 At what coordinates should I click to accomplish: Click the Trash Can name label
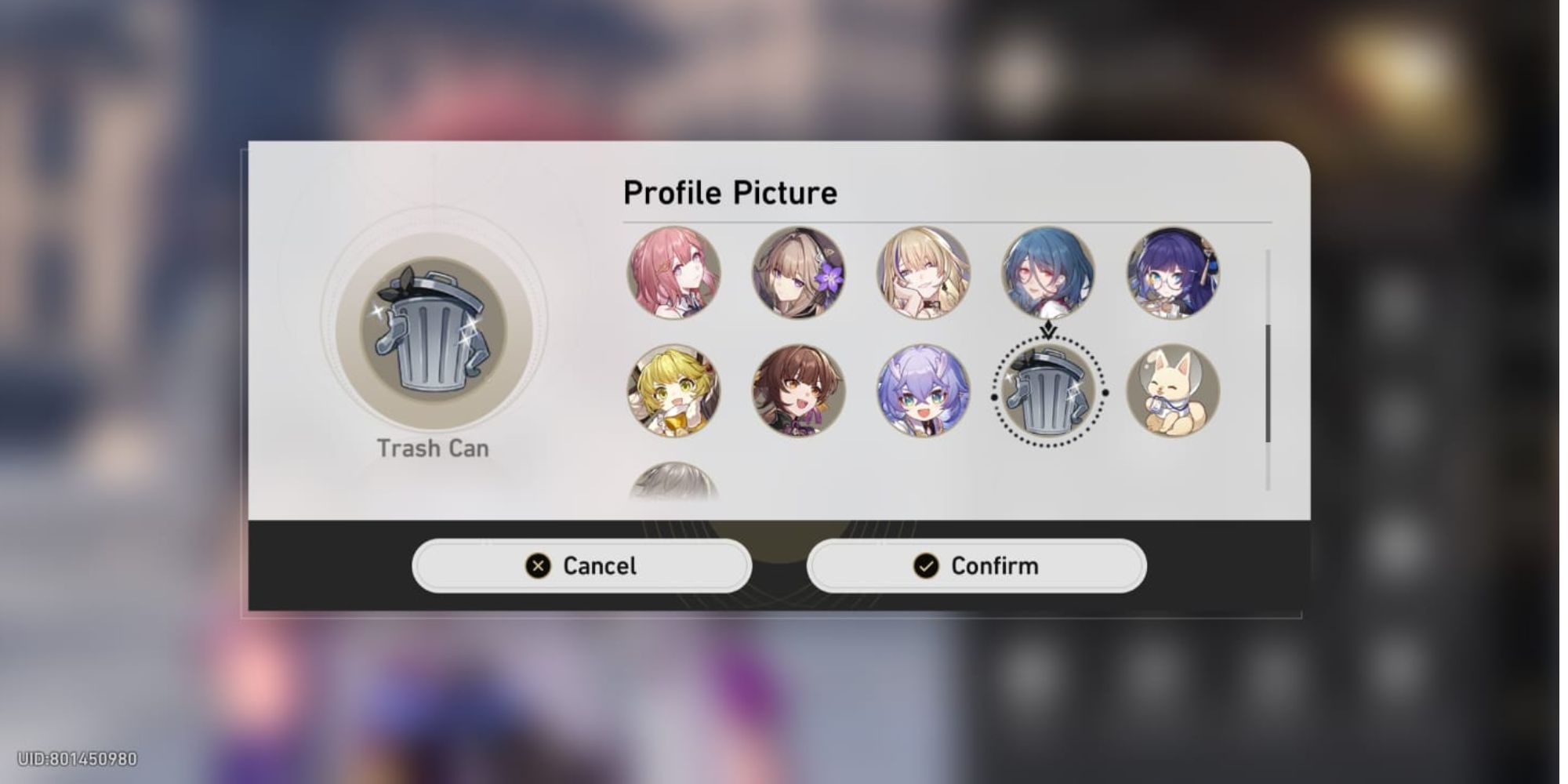point(434,448)
